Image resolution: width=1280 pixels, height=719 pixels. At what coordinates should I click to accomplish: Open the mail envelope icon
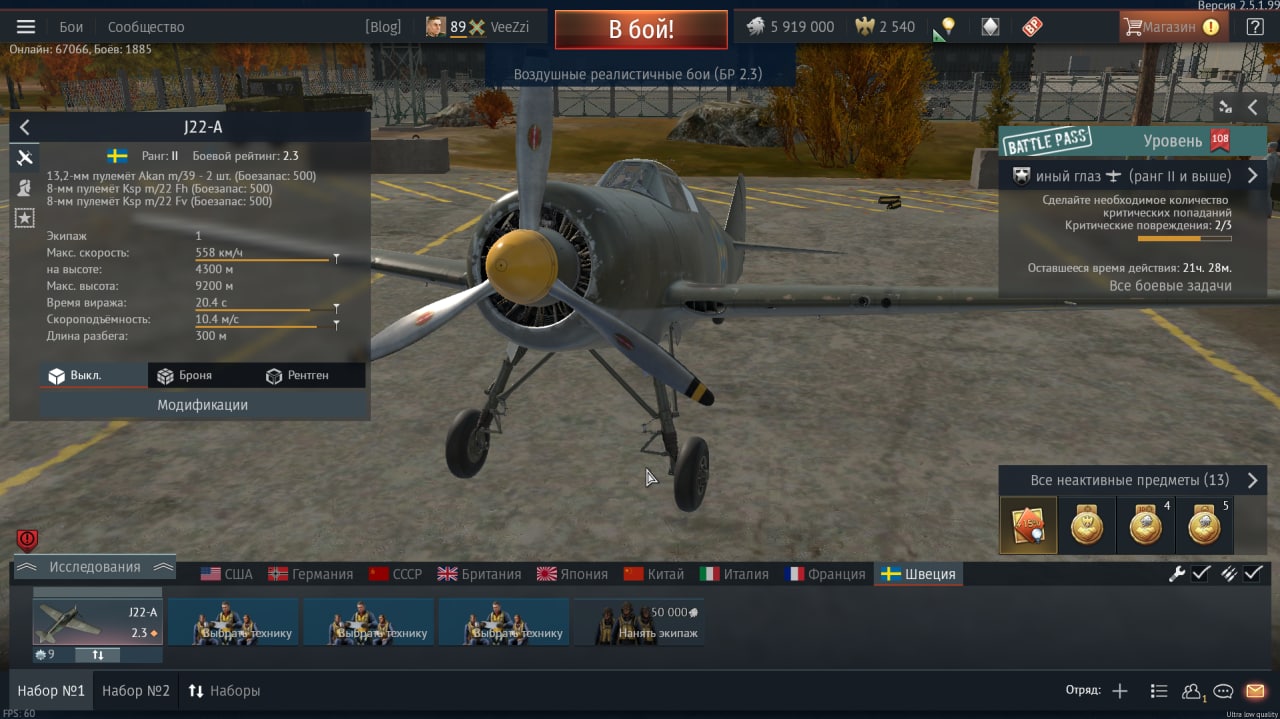tap(1255, 691)
